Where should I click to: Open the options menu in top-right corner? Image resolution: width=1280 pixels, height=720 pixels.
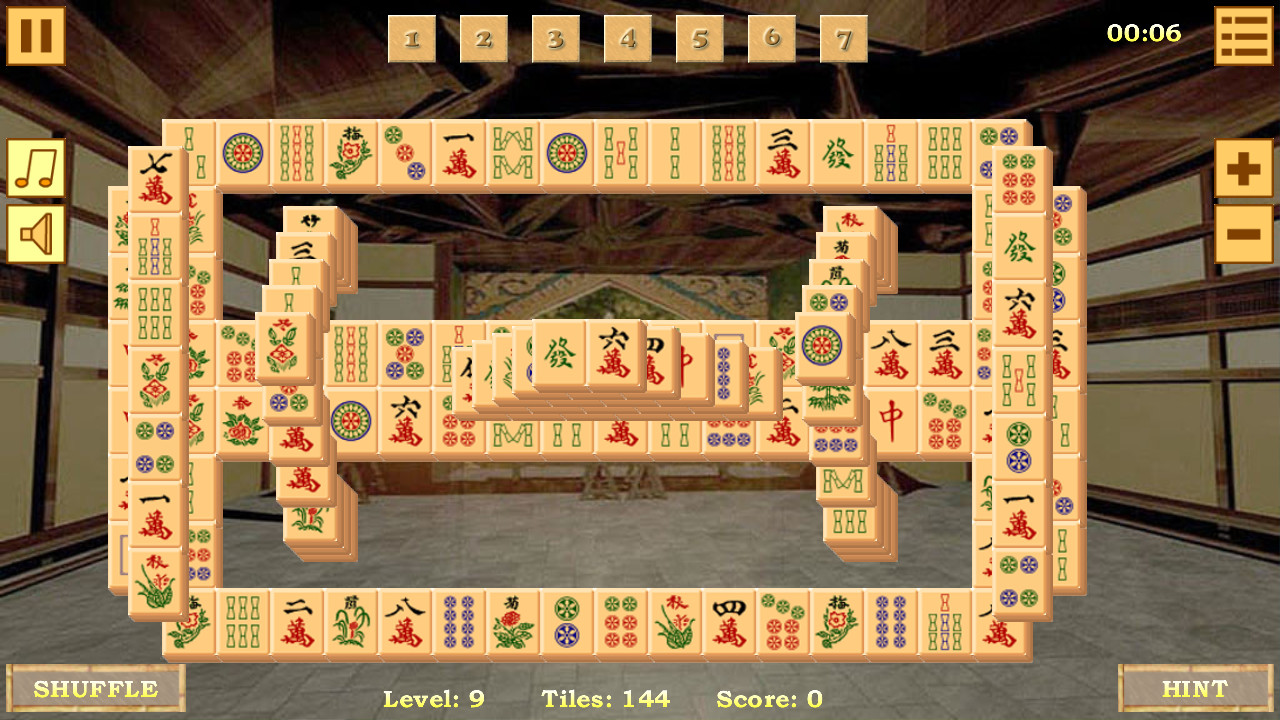point(1243,36)
